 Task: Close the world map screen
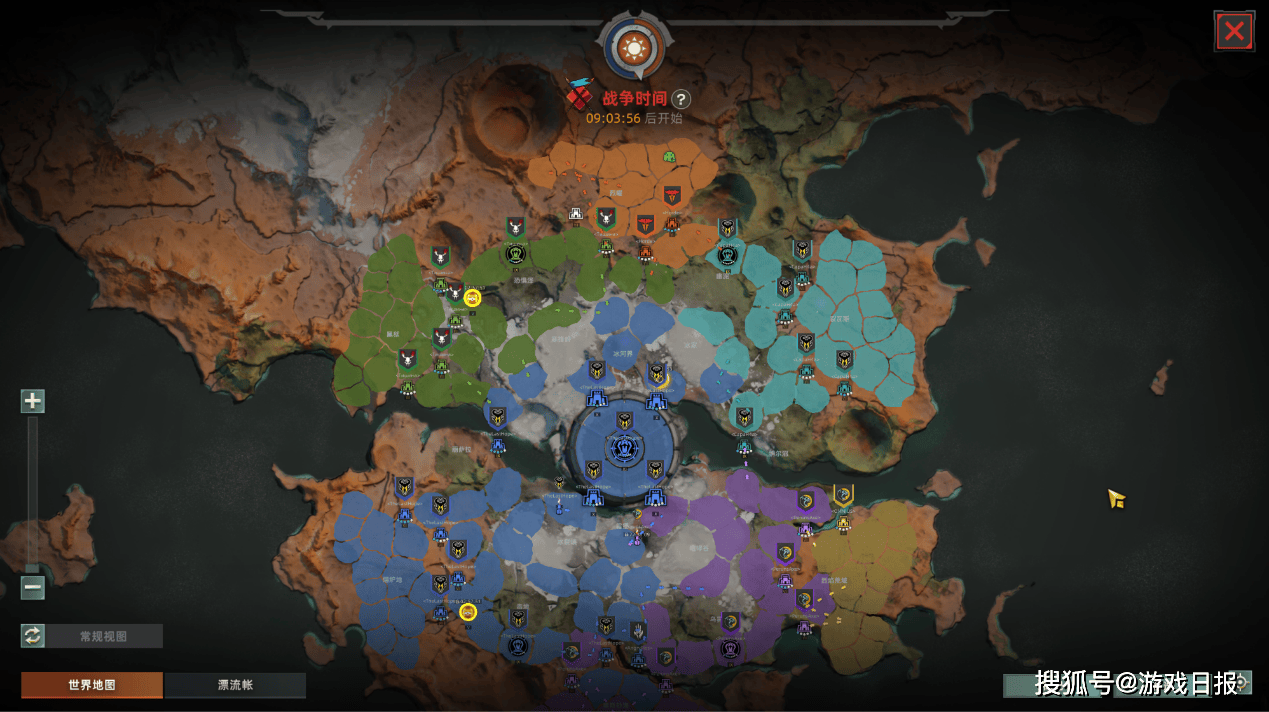click(x=1234, y=31)
